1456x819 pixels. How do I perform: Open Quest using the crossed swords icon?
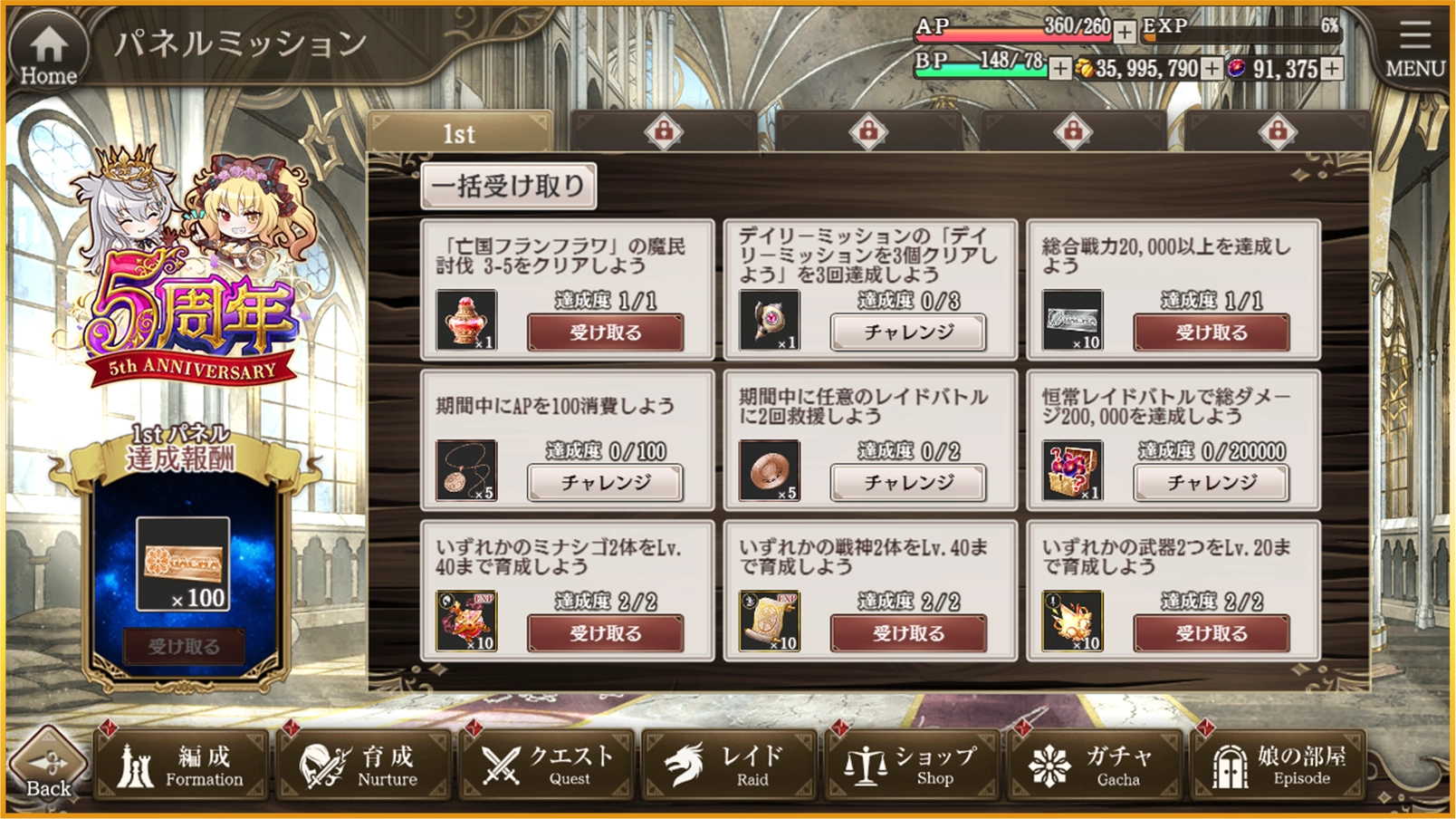[x=499, y=766]
